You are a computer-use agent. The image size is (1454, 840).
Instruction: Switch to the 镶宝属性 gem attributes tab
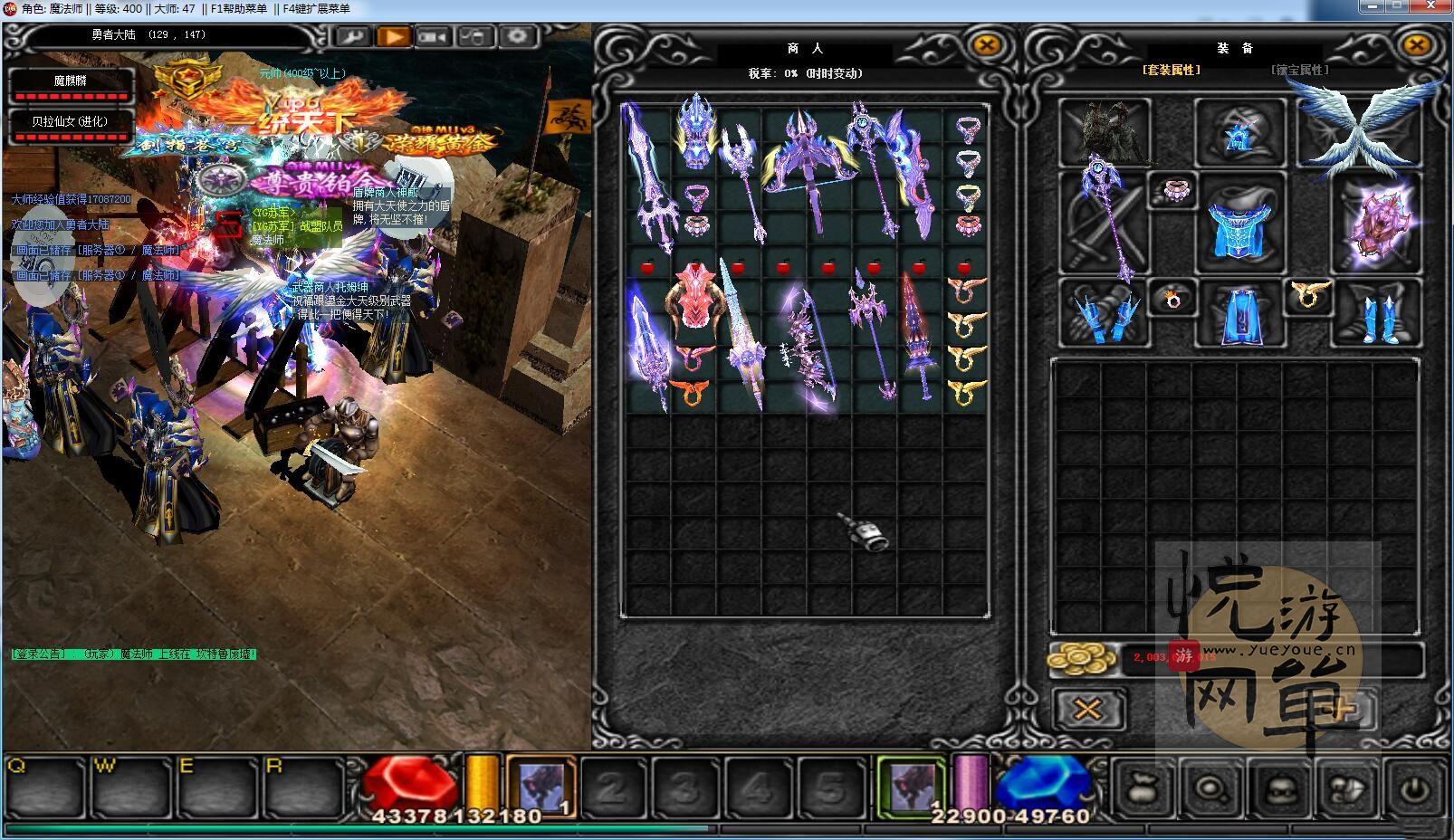tap(1299, 70)
